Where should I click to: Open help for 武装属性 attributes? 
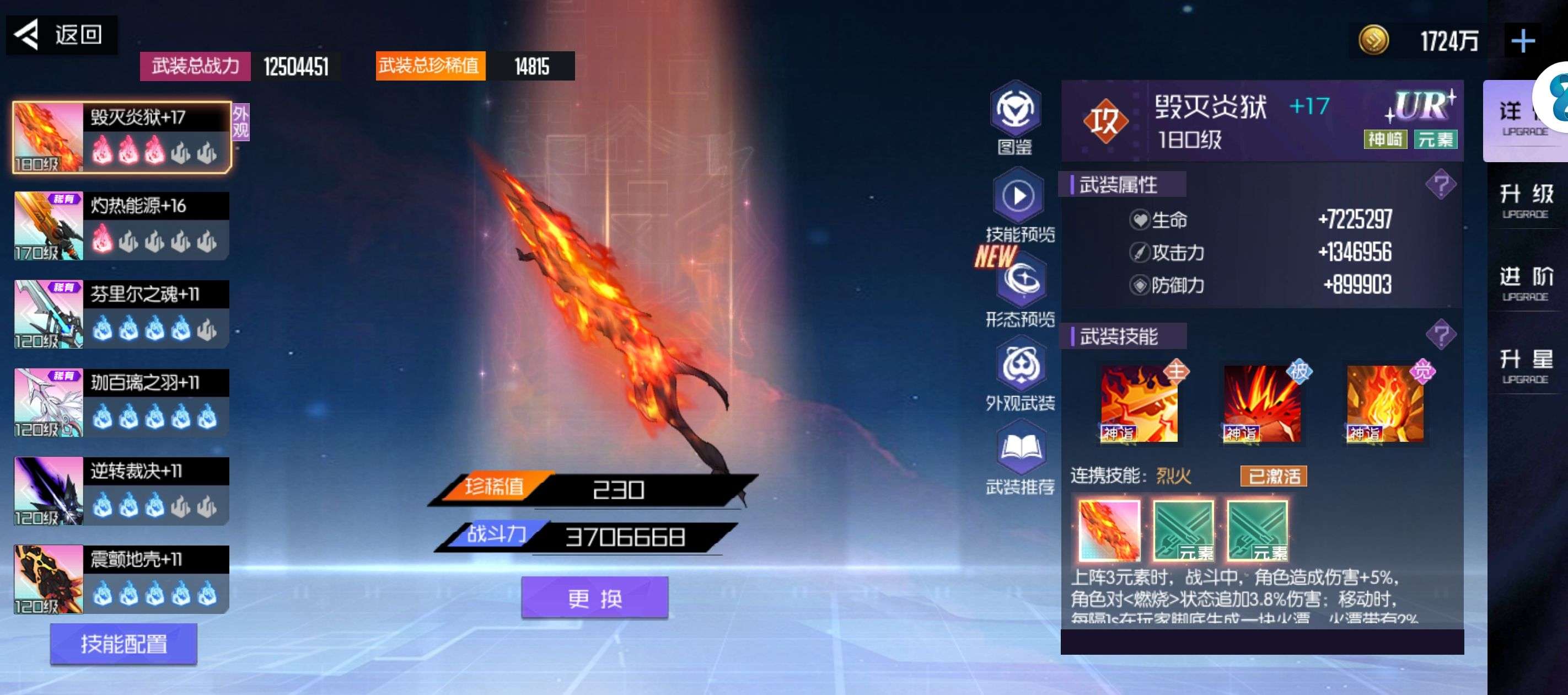(x=1440, y=185)
